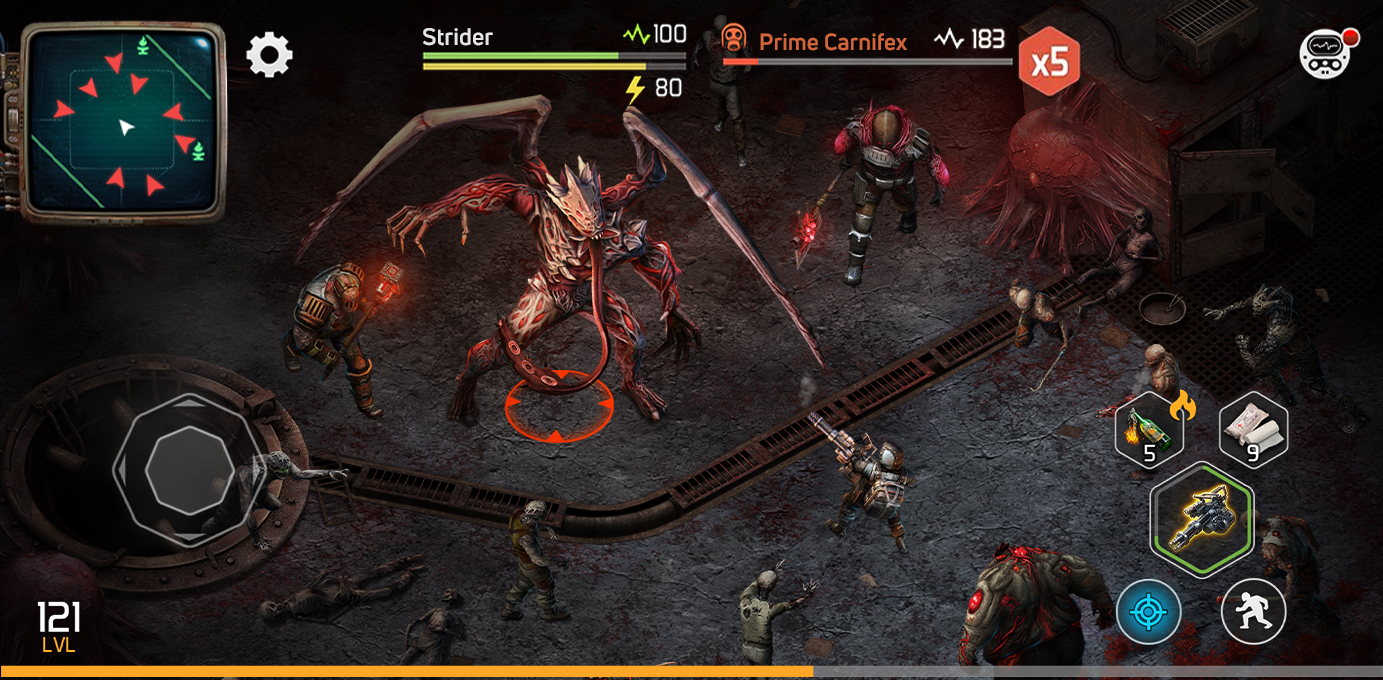Viewport: 1383px width, 680px height.
Task: Throw the Molotov cocktail item
Action: tap(1150, 430)
